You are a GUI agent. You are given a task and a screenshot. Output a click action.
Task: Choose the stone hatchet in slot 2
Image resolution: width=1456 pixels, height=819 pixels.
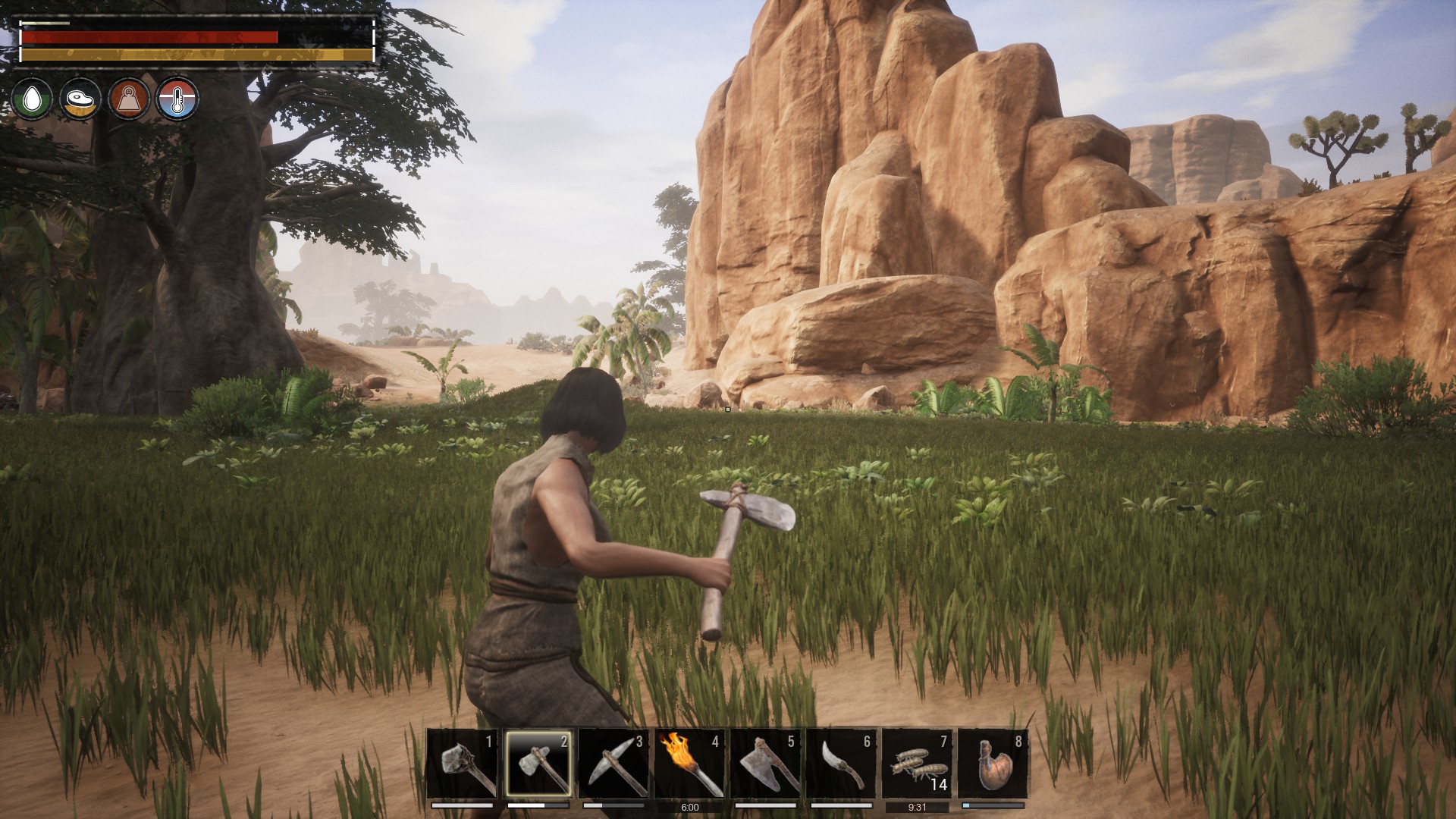coord(538,764)
